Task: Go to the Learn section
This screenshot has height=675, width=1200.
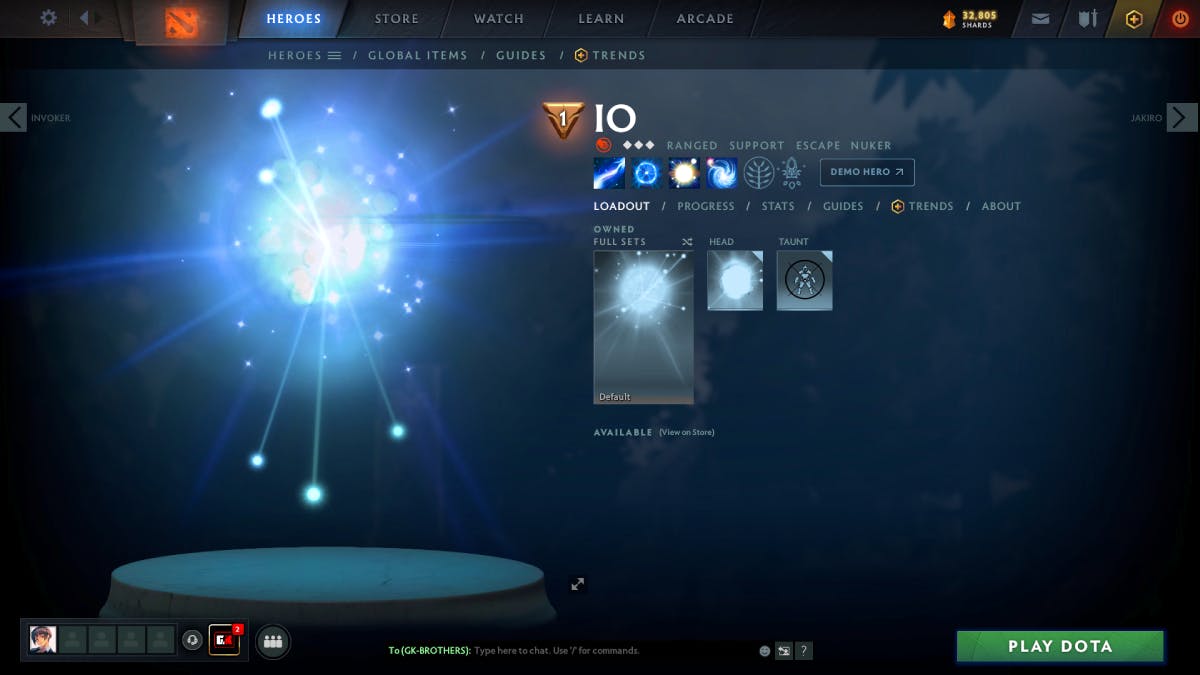Action: click(x=601, y=19)
